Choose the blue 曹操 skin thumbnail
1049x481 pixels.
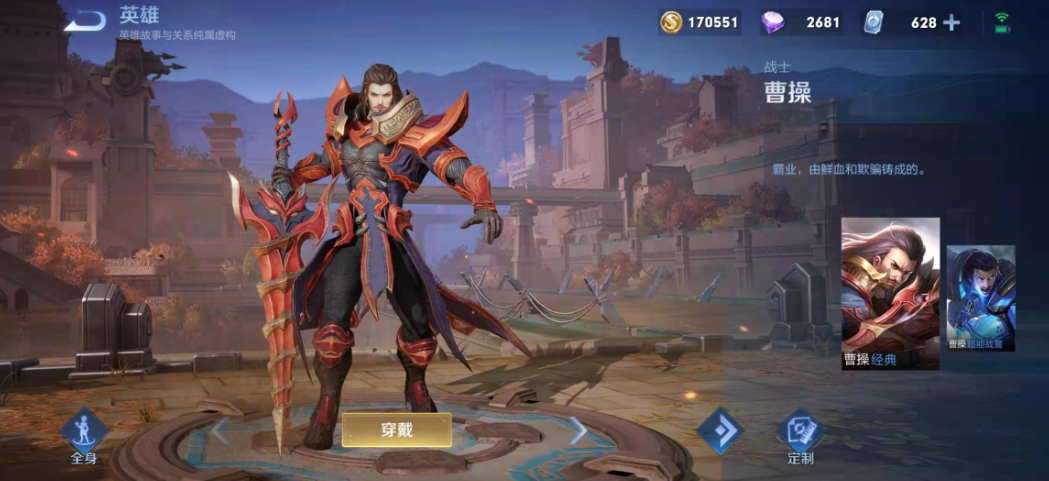click(x=980, y=298)
